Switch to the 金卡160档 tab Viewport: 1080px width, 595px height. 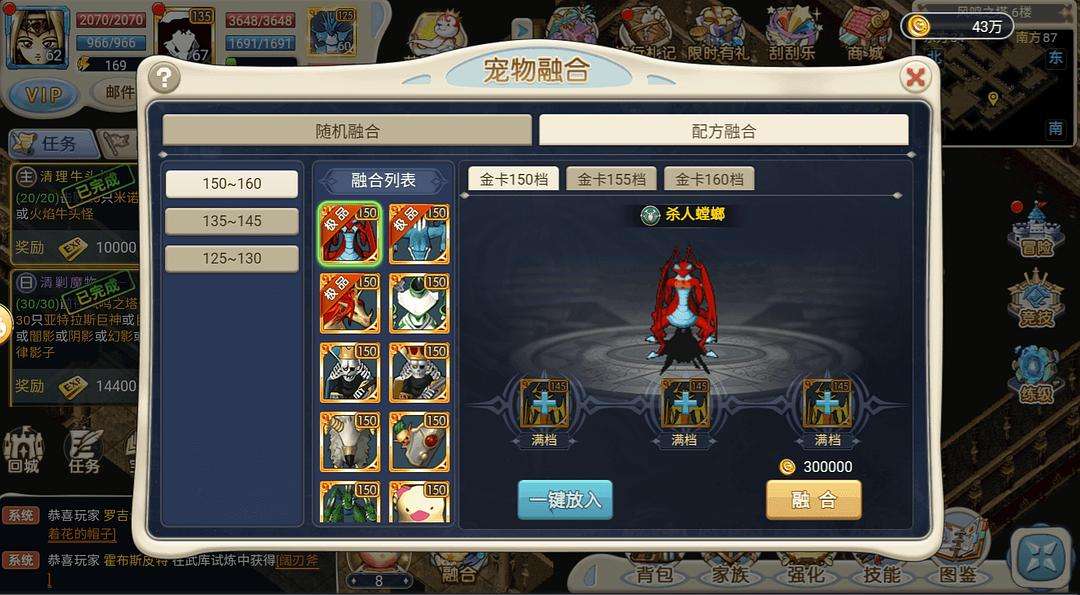[x=709, y=179]
